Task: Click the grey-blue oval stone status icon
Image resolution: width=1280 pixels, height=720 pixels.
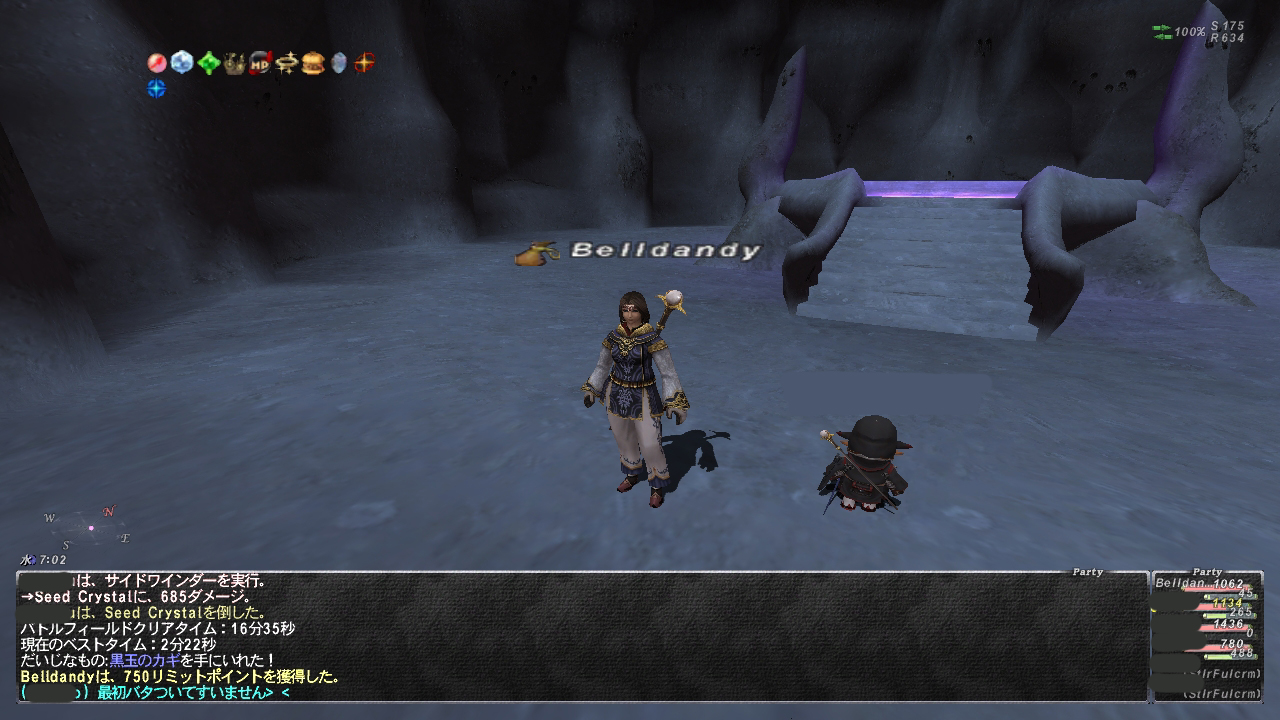Action: [x=339, y=63]
